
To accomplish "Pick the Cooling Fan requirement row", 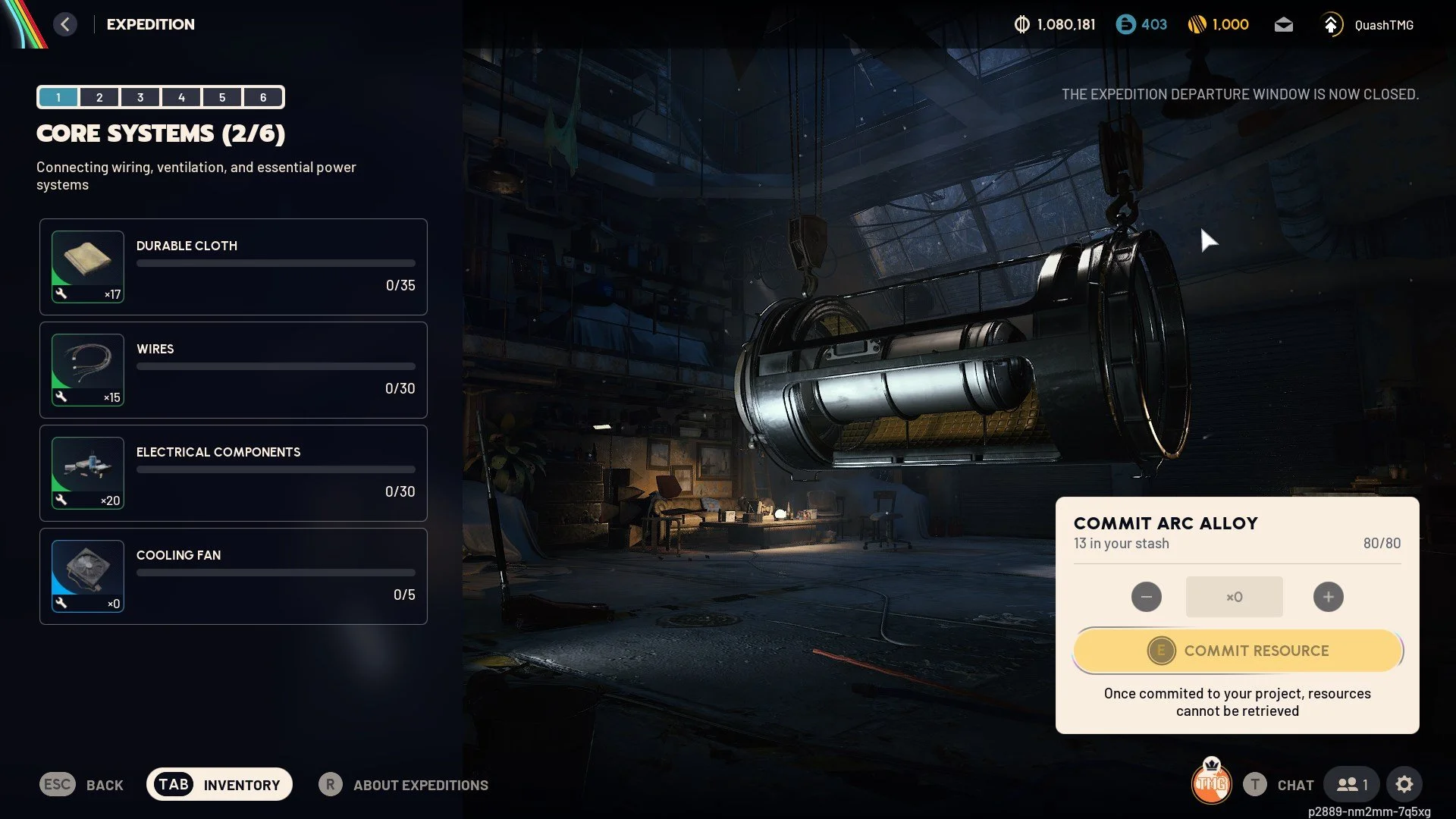I will click(234, 576).
